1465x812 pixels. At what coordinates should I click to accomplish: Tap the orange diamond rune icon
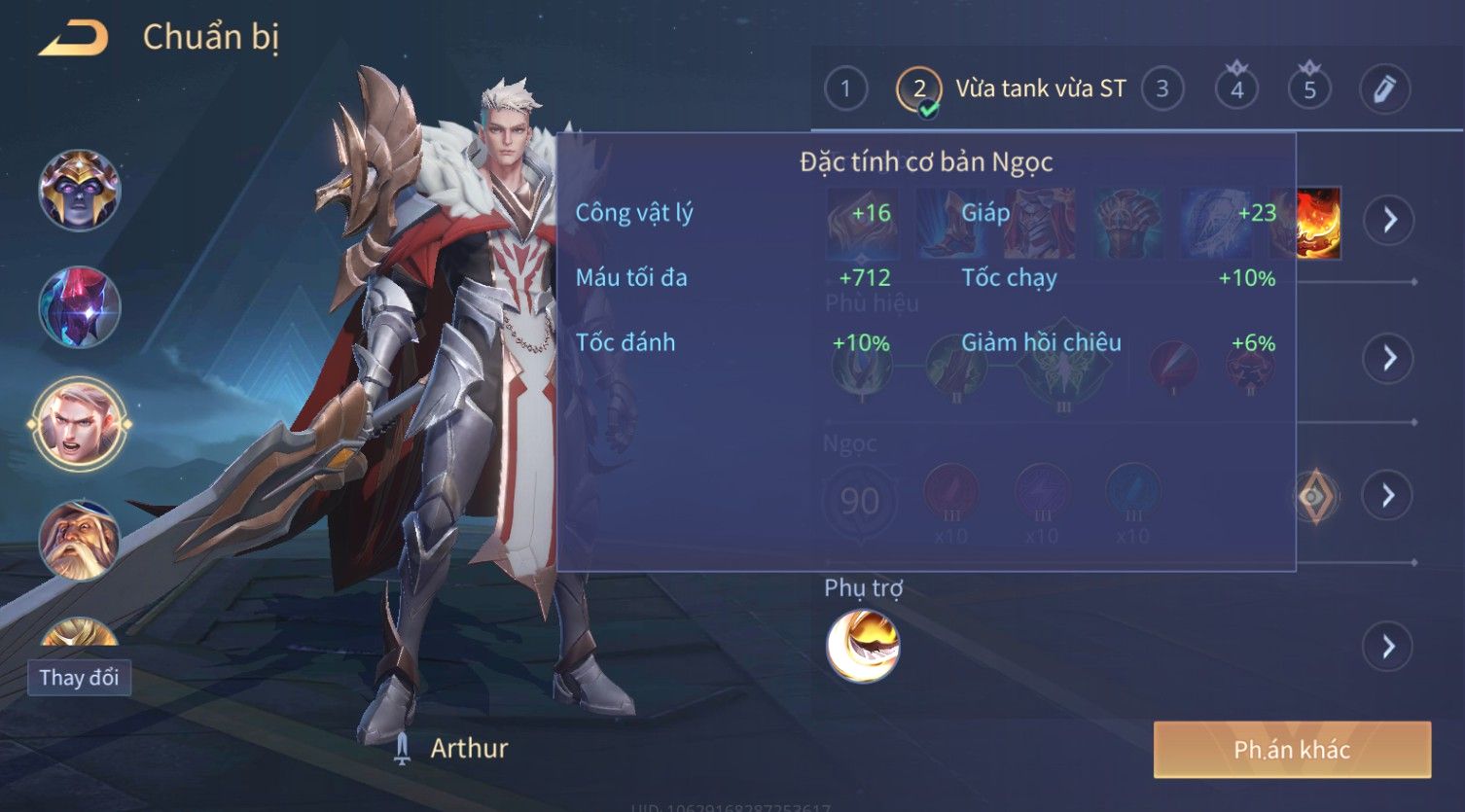1314,497
